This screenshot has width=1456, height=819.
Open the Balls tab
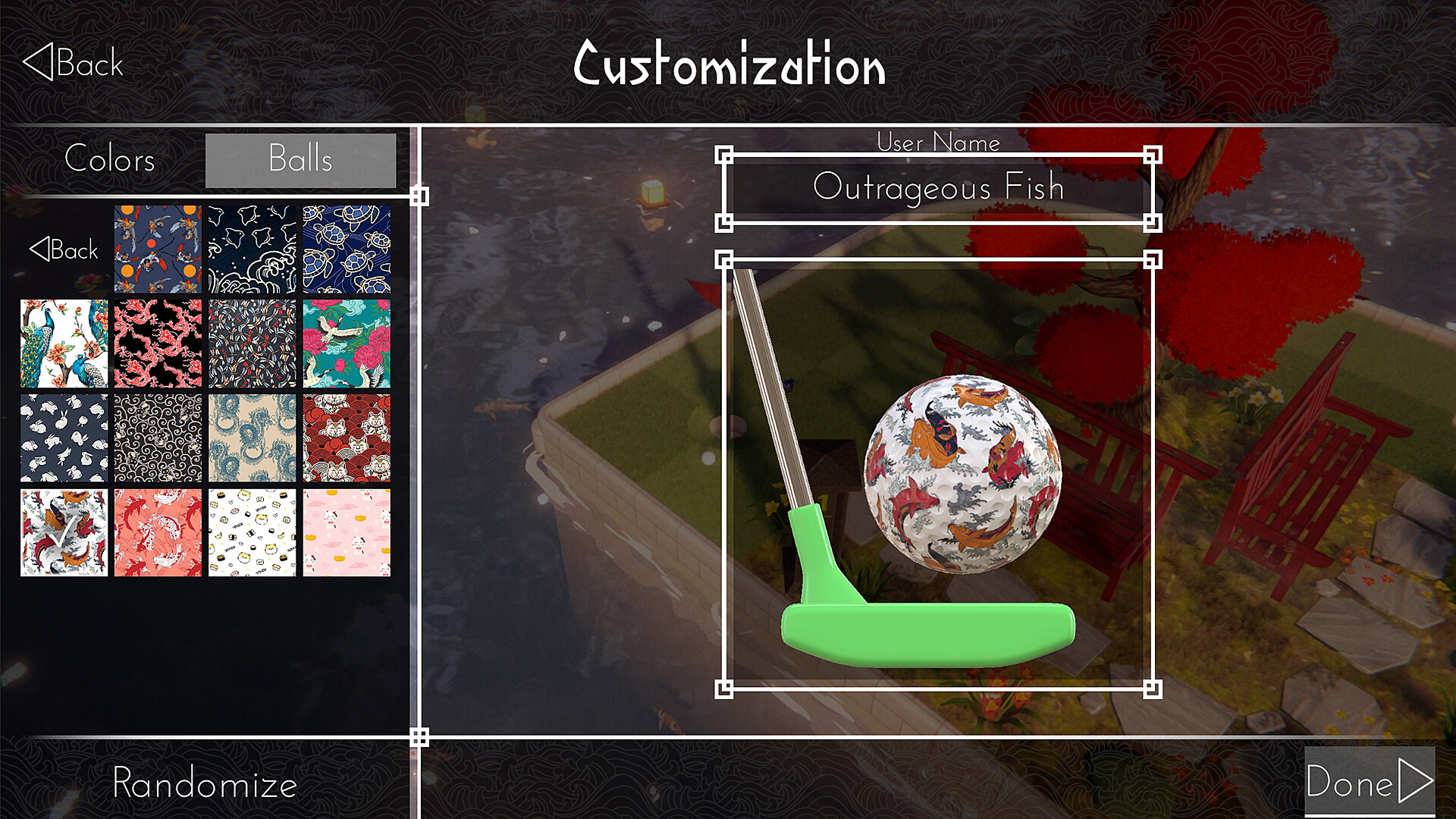pyautogui.click(x=300, y=160)
